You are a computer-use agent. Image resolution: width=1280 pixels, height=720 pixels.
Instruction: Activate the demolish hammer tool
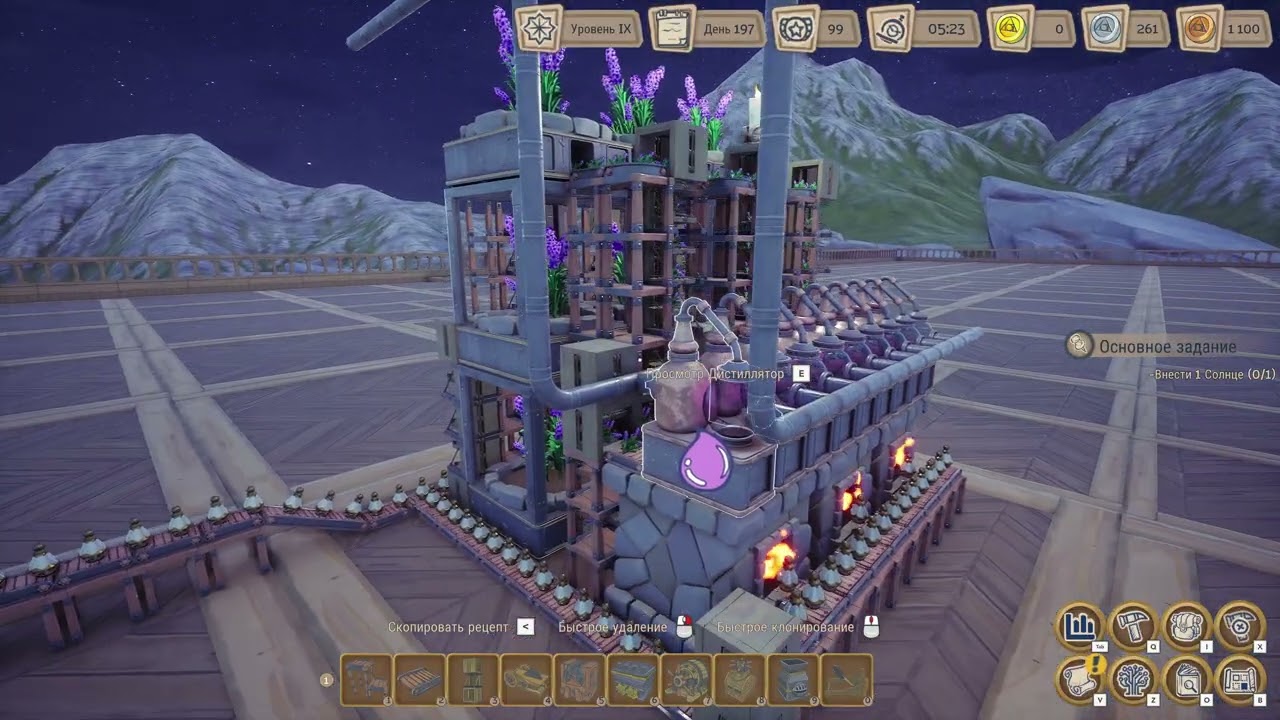pyautogui.click(x=1240, y=627)
